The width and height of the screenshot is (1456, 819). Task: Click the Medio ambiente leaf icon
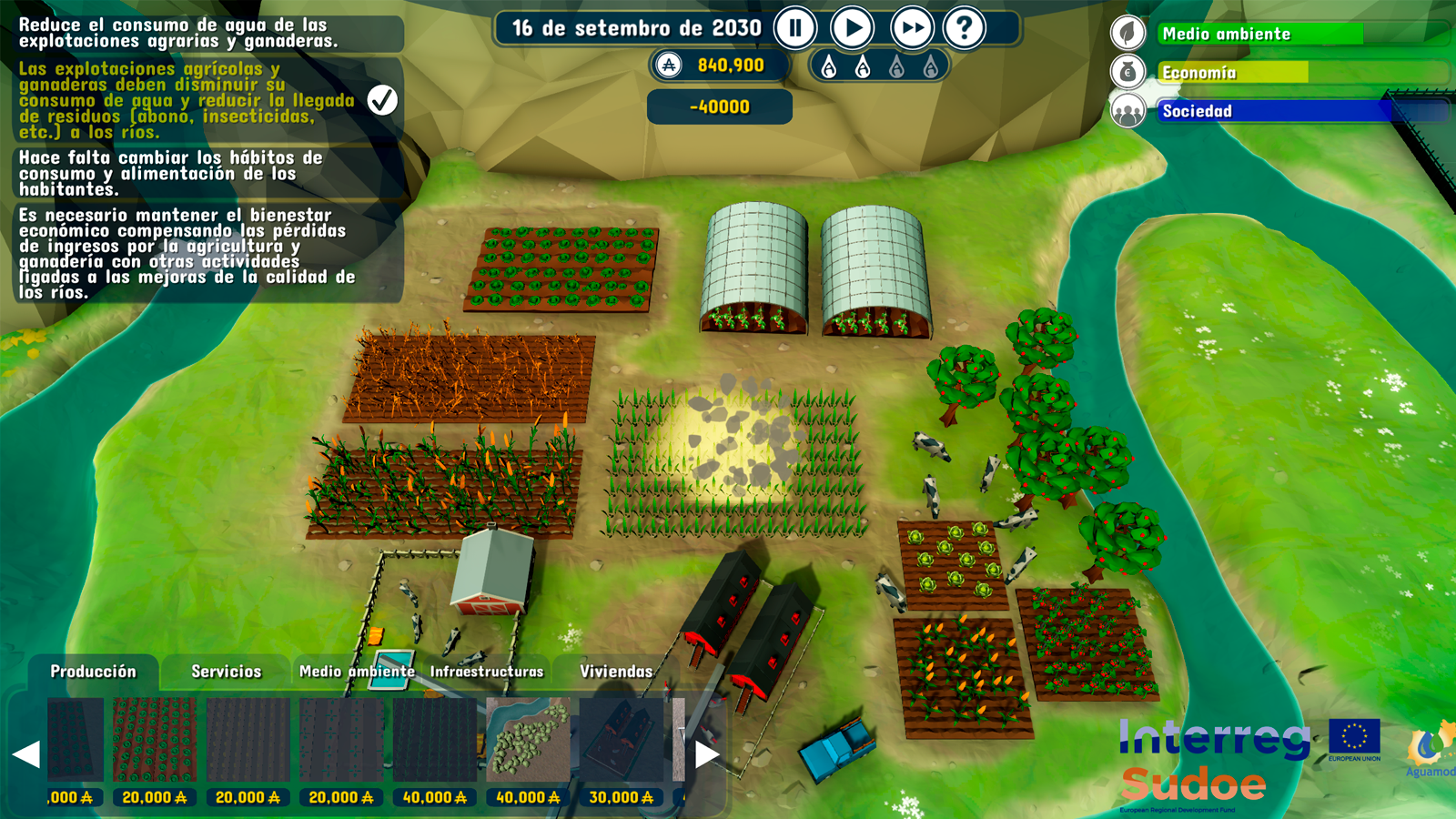pyautogui.click(x=1127, y=34)
